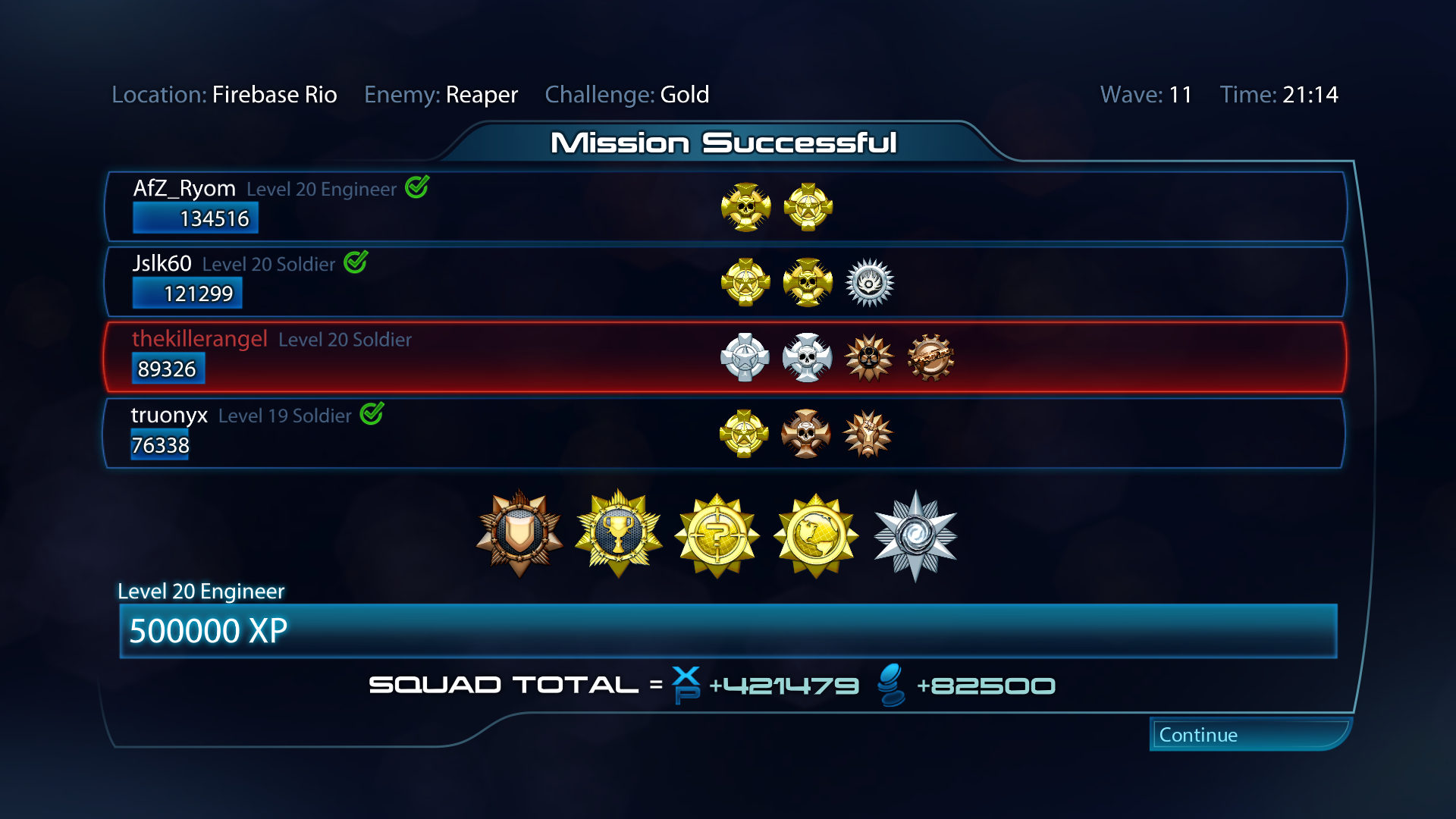Choose the highlighted thekillerangel row
1456x819 pixels.
(725, 357)
